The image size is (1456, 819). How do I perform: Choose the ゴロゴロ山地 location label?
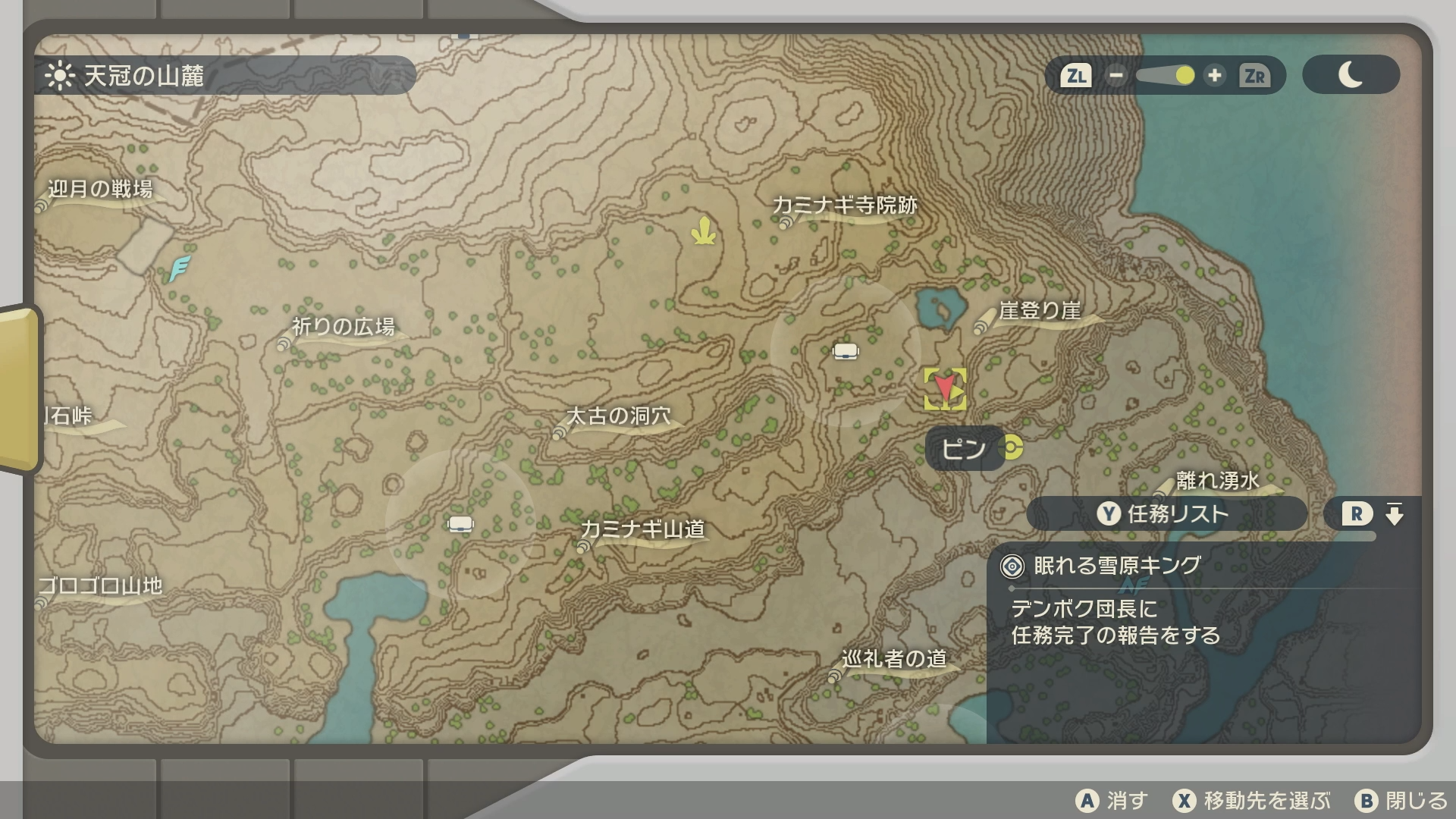100,586
